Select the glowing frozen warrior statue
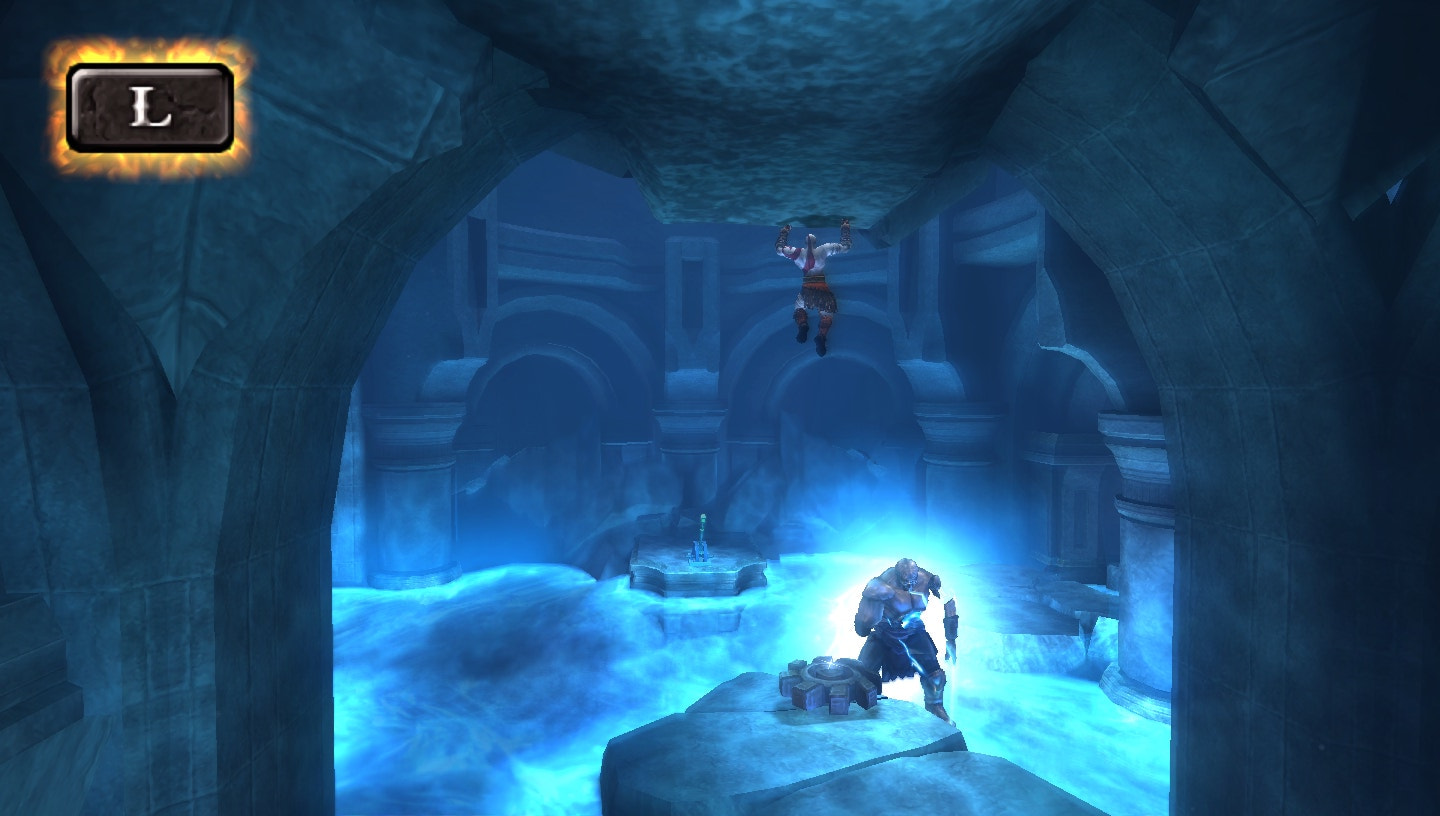The image size is (1440, 816). pos(900,620)
